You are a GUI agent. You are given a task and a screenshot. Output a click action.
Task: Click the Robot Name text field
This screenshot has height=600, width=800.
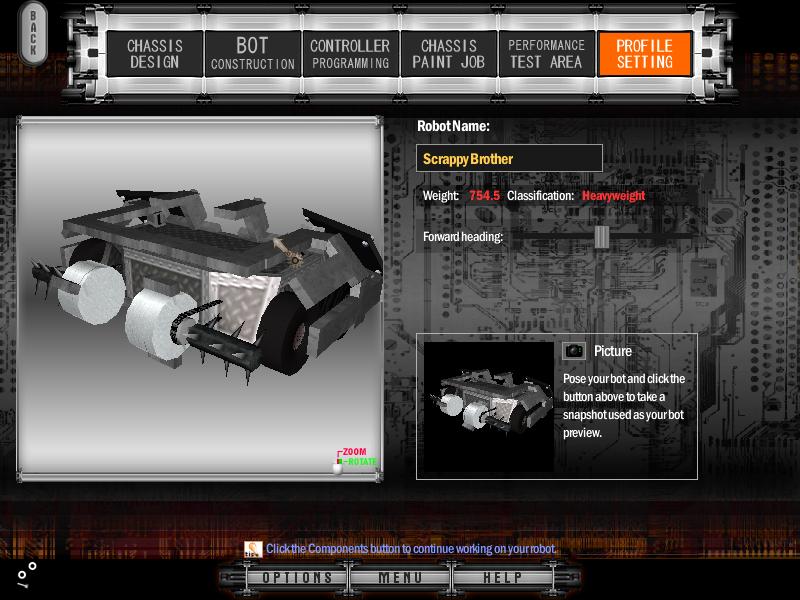pyautogui.click(x=509, y=159)
